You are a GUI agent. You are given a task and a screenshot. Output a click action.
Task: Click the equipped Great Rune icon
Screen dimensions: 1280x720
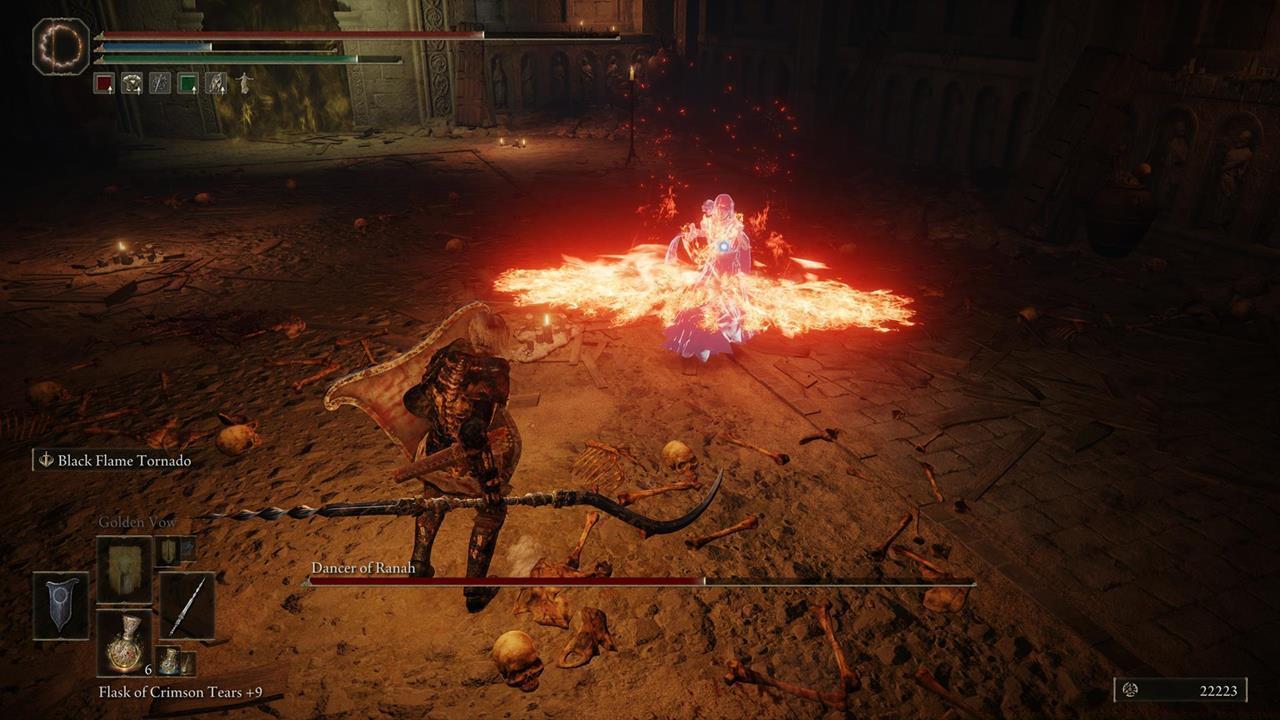tap(62, 47)
